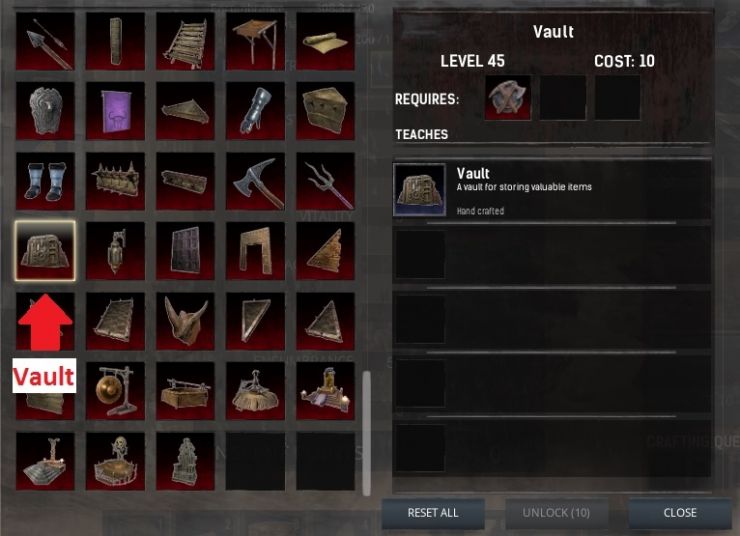Choose the awning canopy recipe

click(255, 41)
